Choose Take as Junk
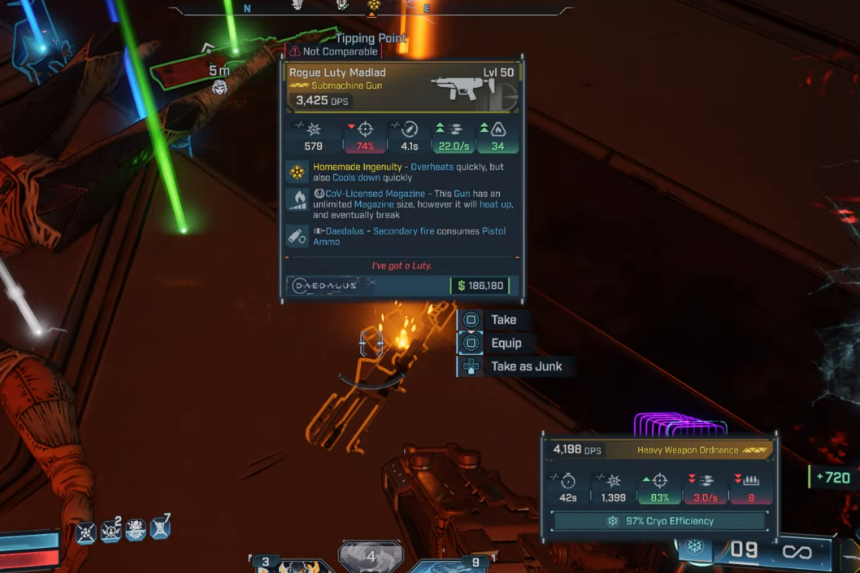The height and width of the screenshot is (573, 860). (525, 367)
